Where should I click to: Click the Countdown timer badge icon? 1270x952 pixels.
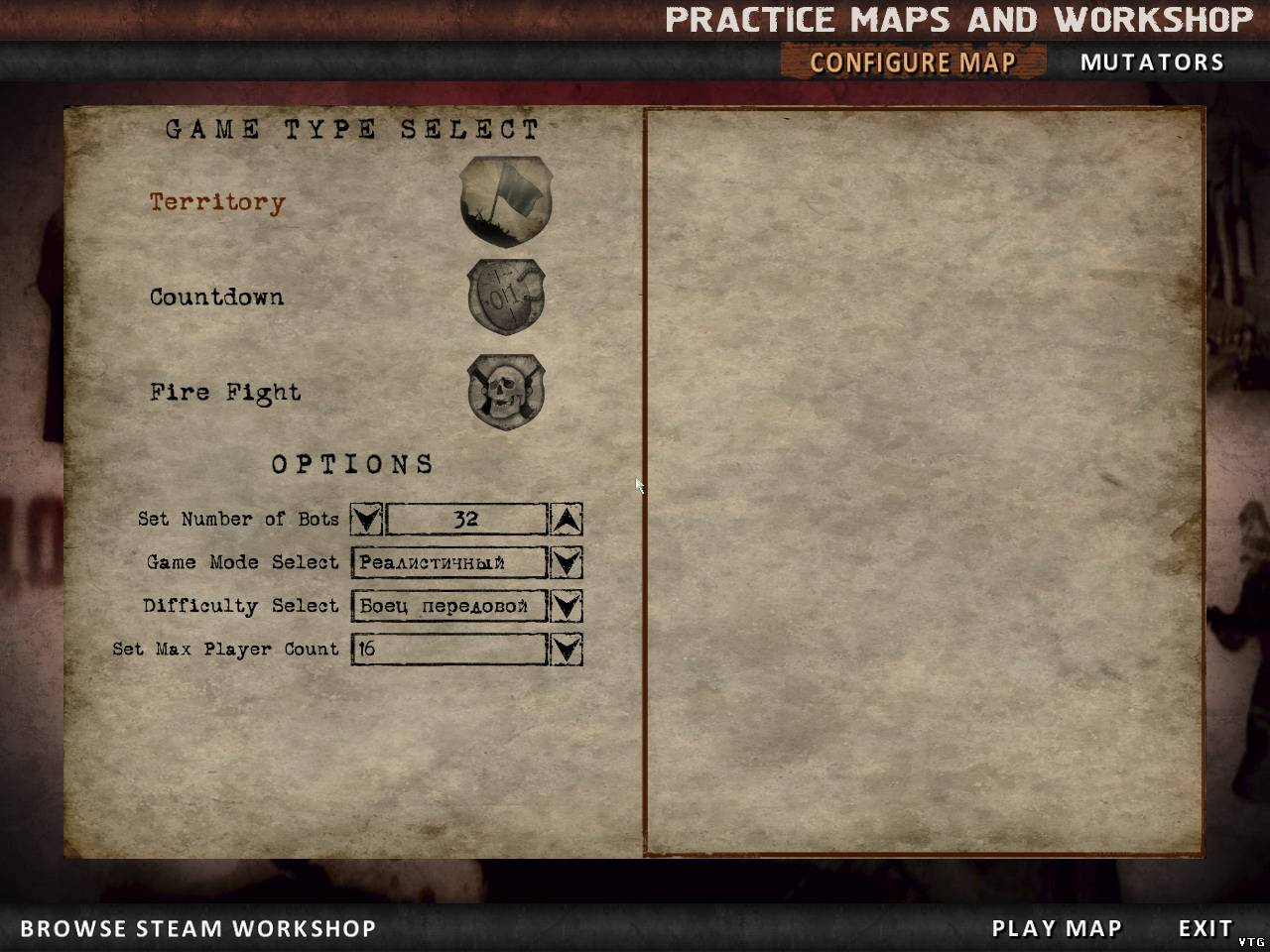[506, 297]
